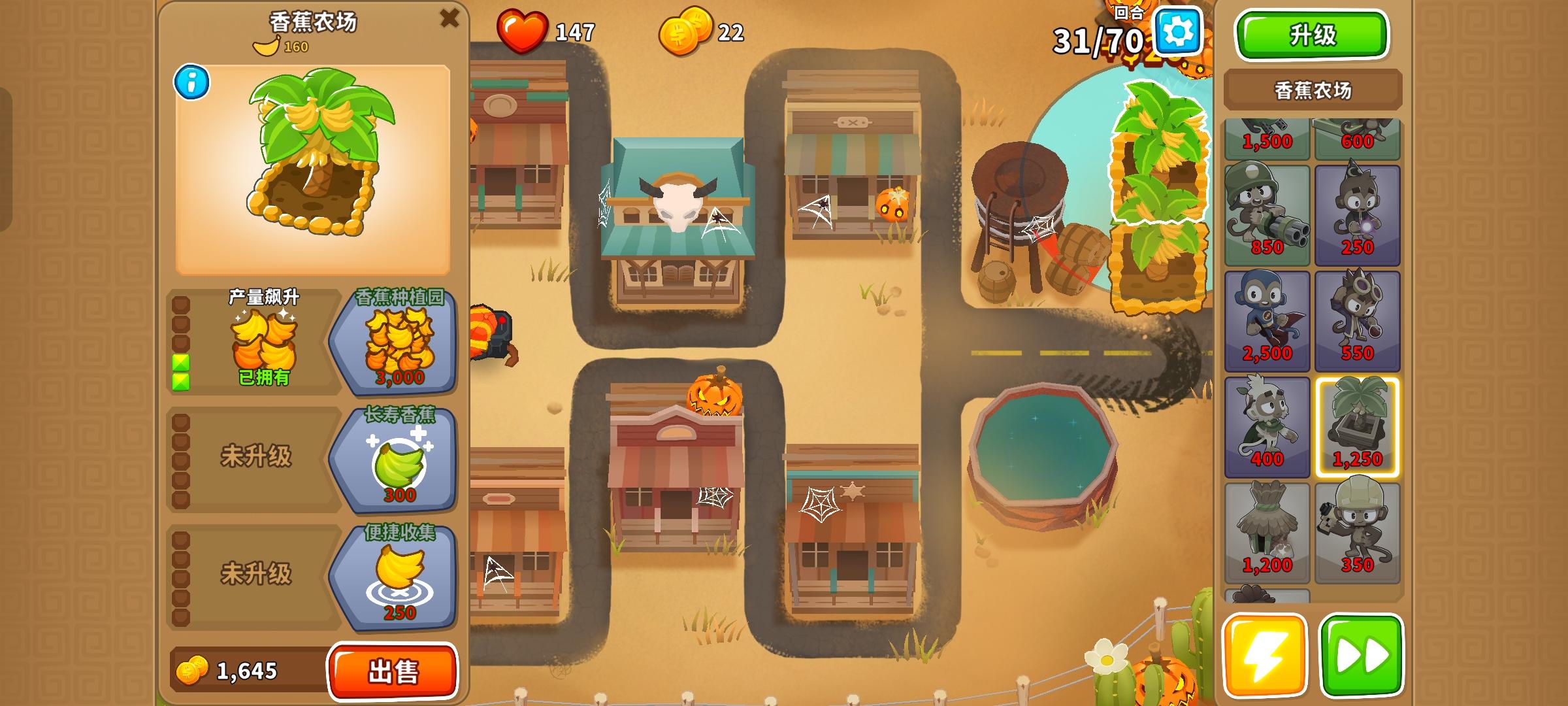This screenshot has width=1568, height=706.
Task: Buy the 便捷收集 upgrade for 250
Action: click(x=401, y=577)
